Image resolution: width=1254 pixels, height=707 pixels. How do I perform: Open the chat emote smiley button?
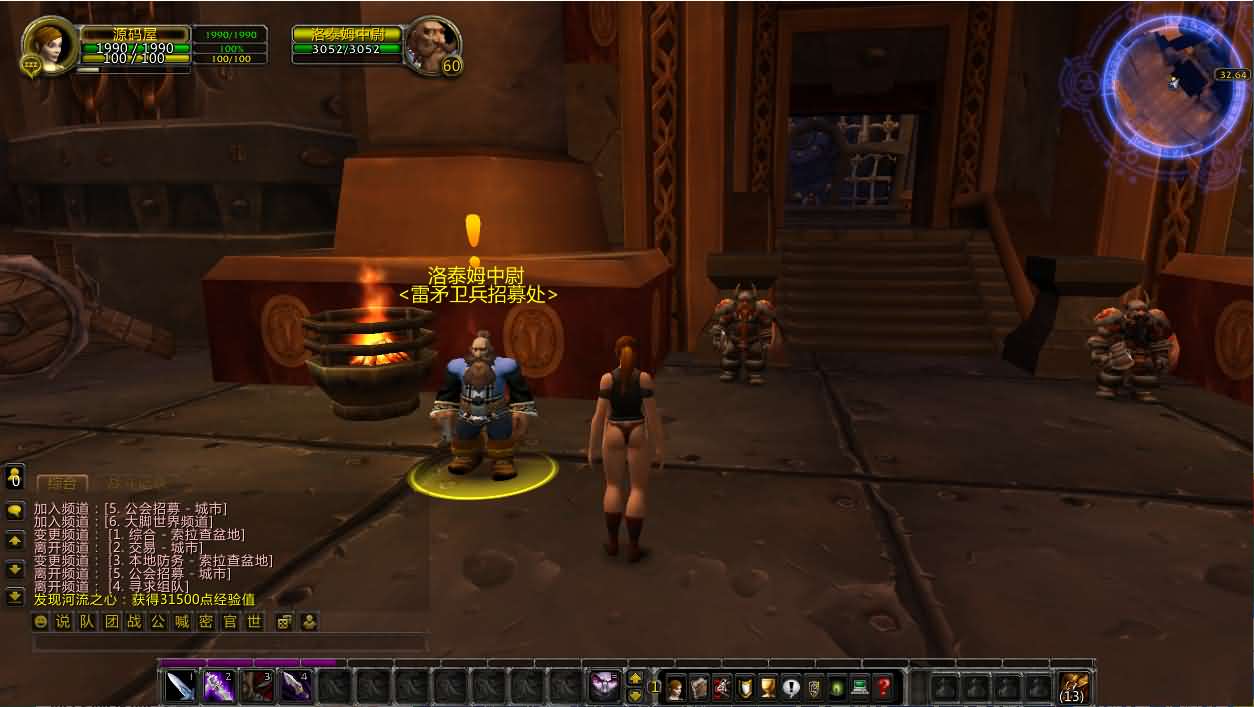pyautogui.click(x=40, y=621)
